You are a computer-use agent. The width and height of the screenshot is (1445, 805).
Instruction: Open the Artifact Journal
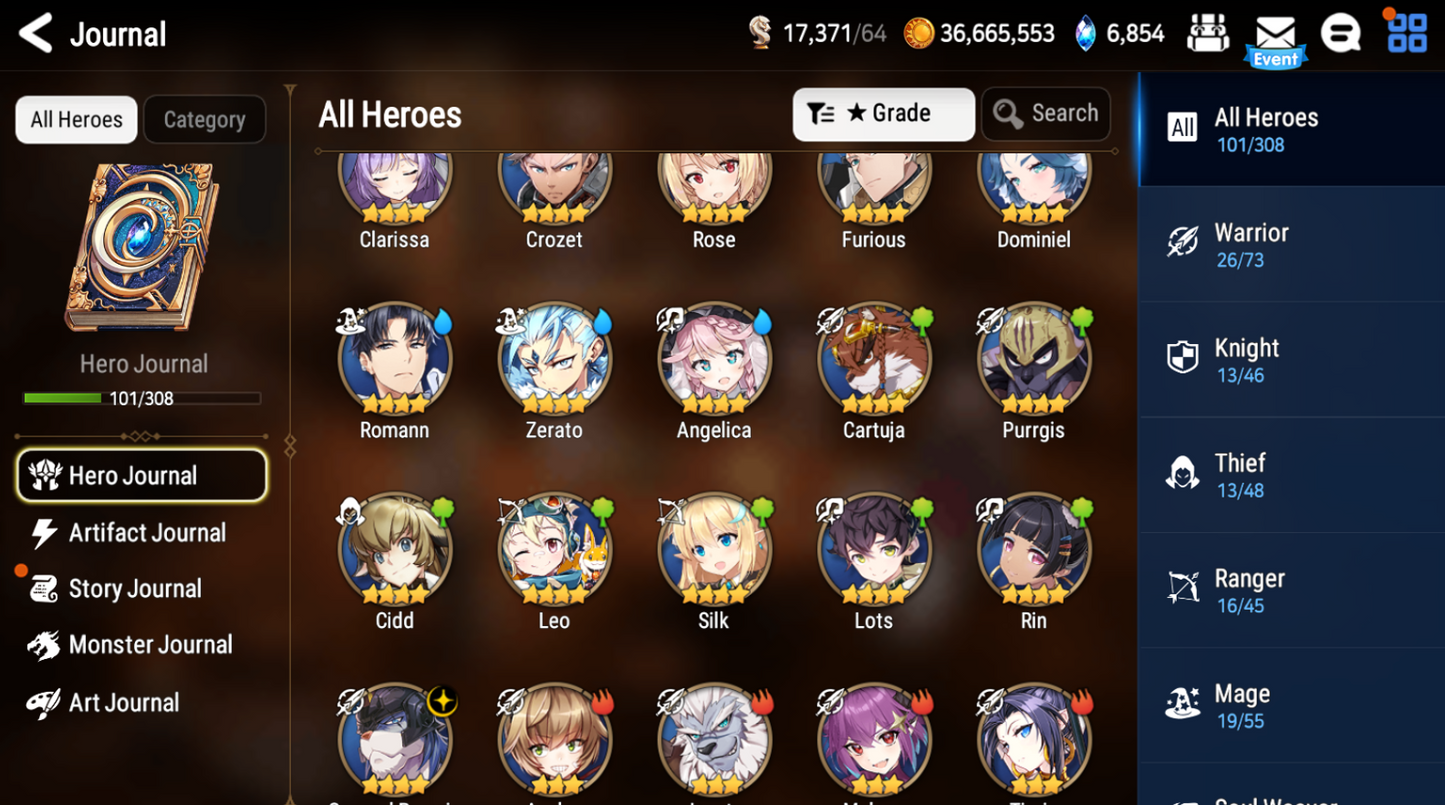click(x=146, y=533)
